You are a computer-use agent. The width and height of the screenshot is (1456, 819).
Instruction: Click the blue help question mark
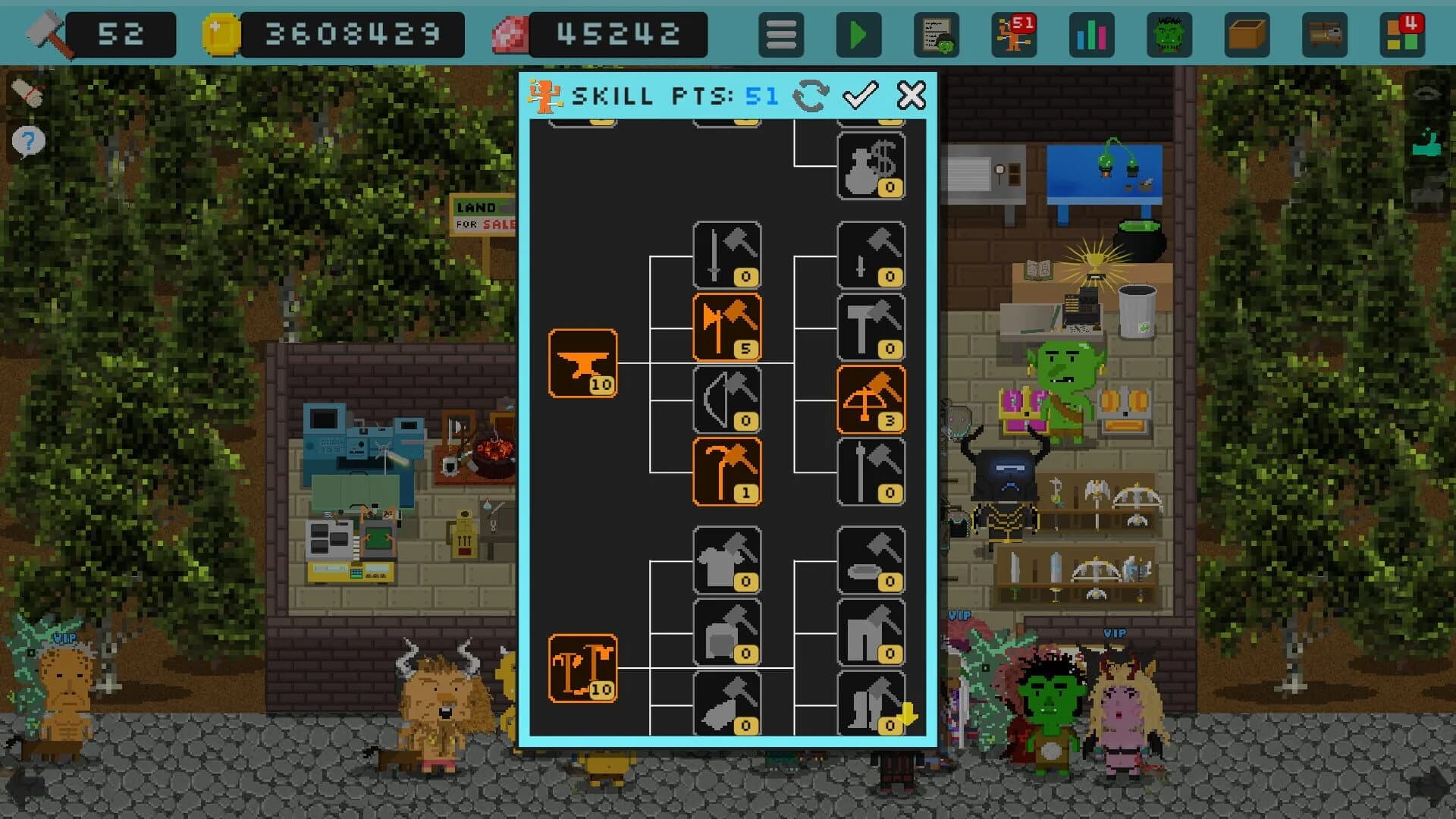click(x=27, y=140)
